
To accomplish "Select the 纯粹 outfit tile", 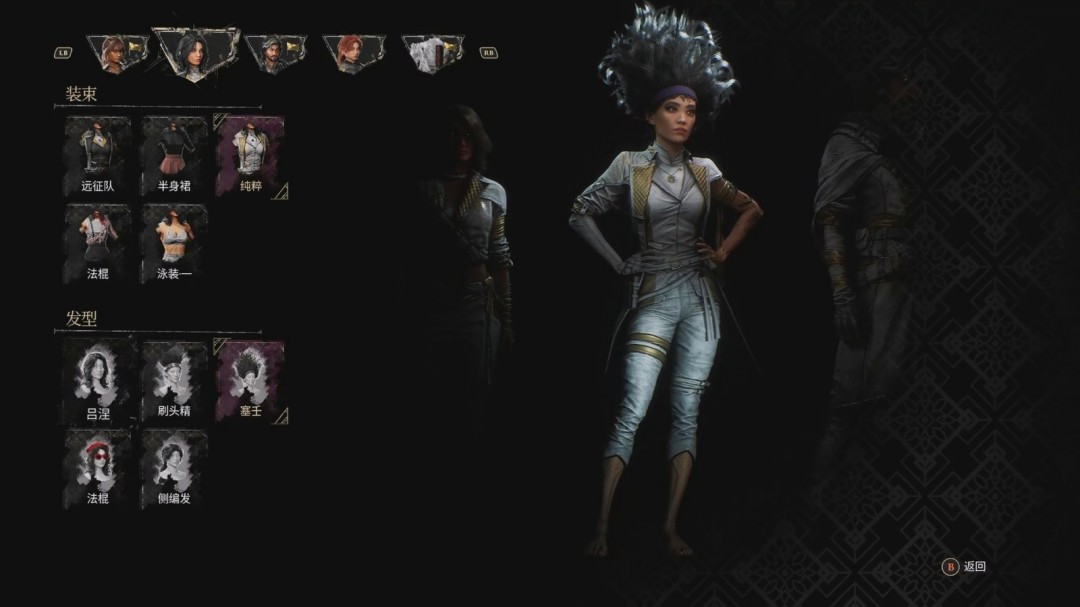I will (x=250, y=155).
